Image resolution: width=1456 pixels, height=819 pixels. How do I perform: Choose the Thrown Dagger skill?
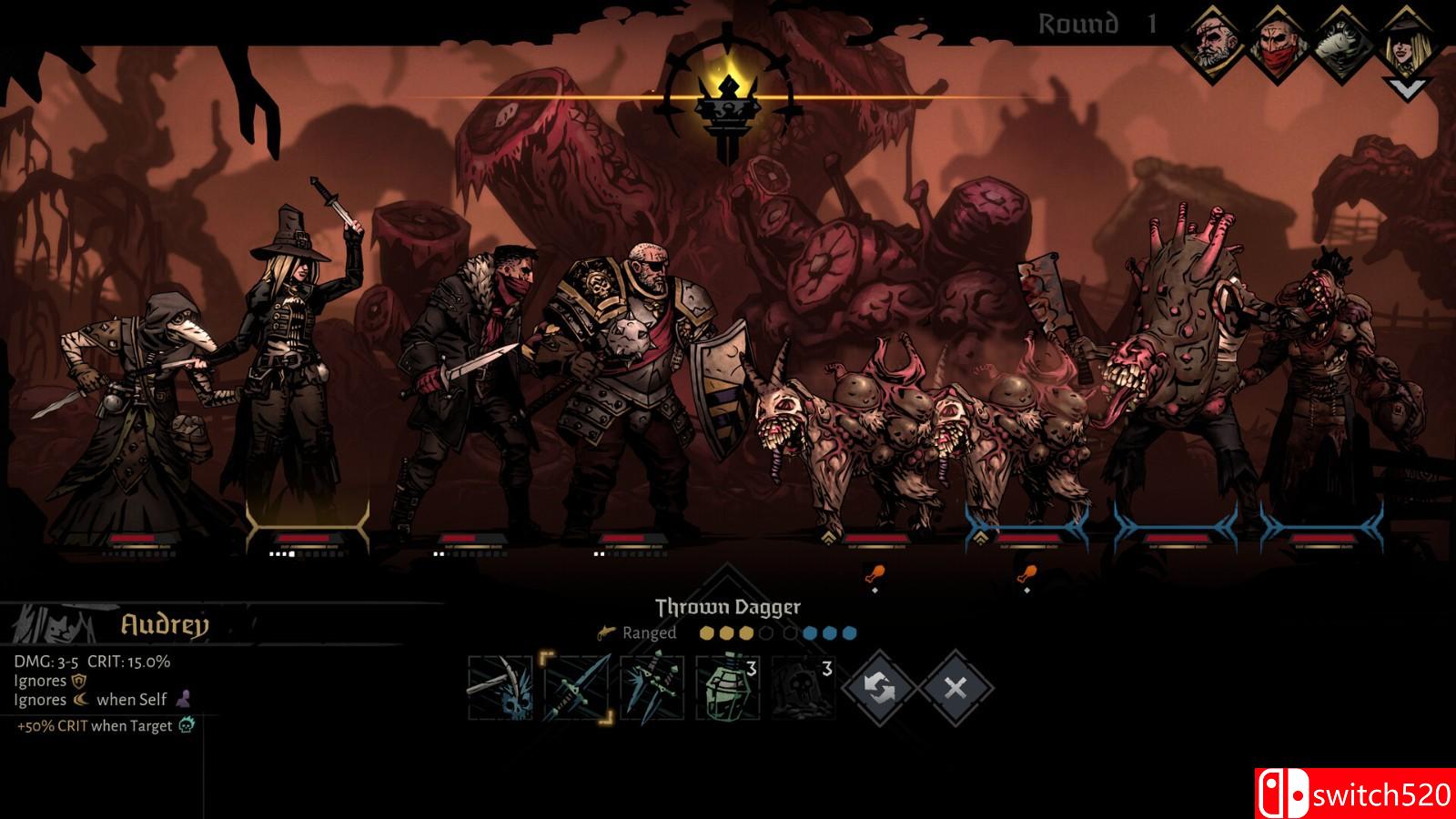[576, 688]
